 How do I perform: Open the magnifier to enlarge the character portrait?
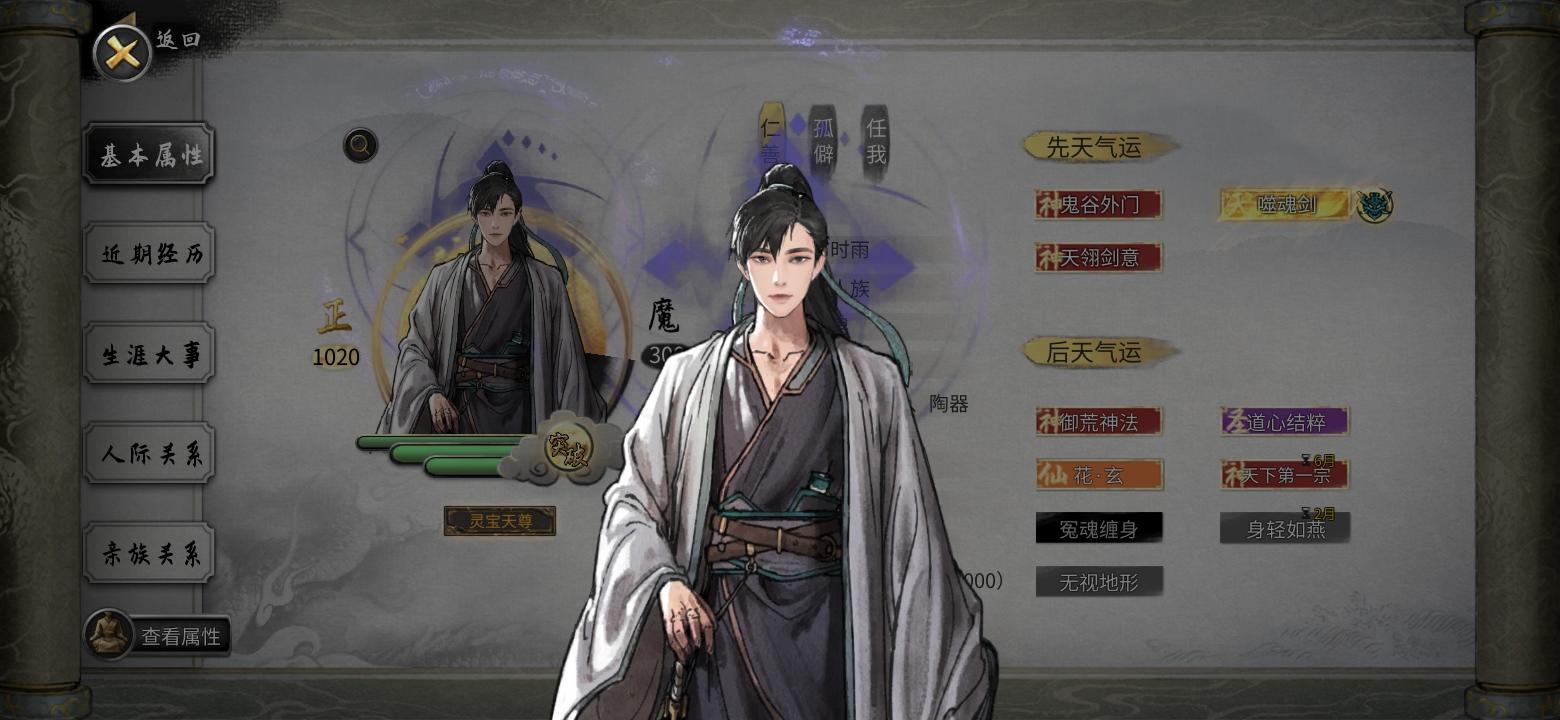358,145
